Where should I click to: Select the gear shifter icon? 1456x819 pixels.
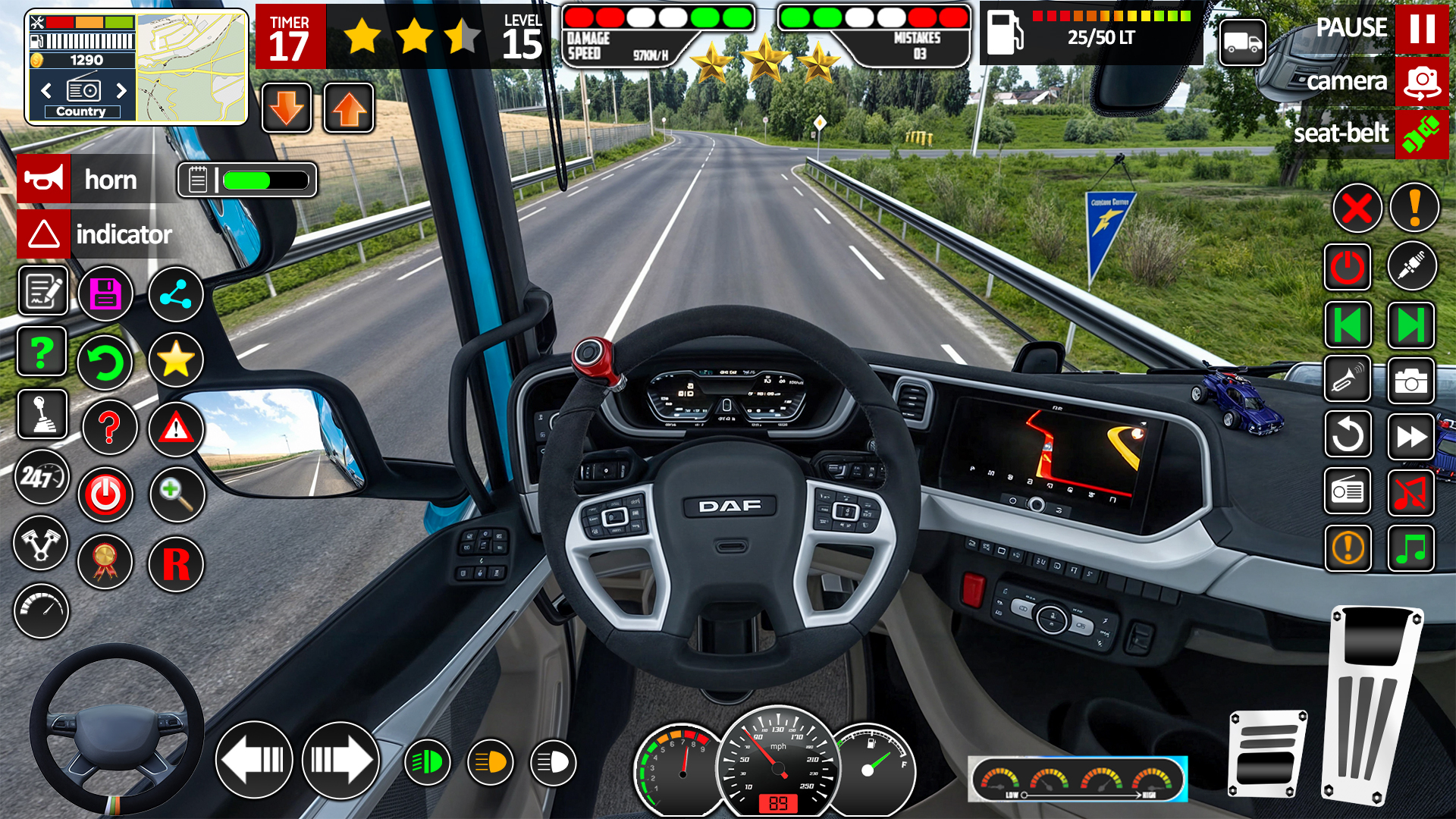click(x=42, y=415)
